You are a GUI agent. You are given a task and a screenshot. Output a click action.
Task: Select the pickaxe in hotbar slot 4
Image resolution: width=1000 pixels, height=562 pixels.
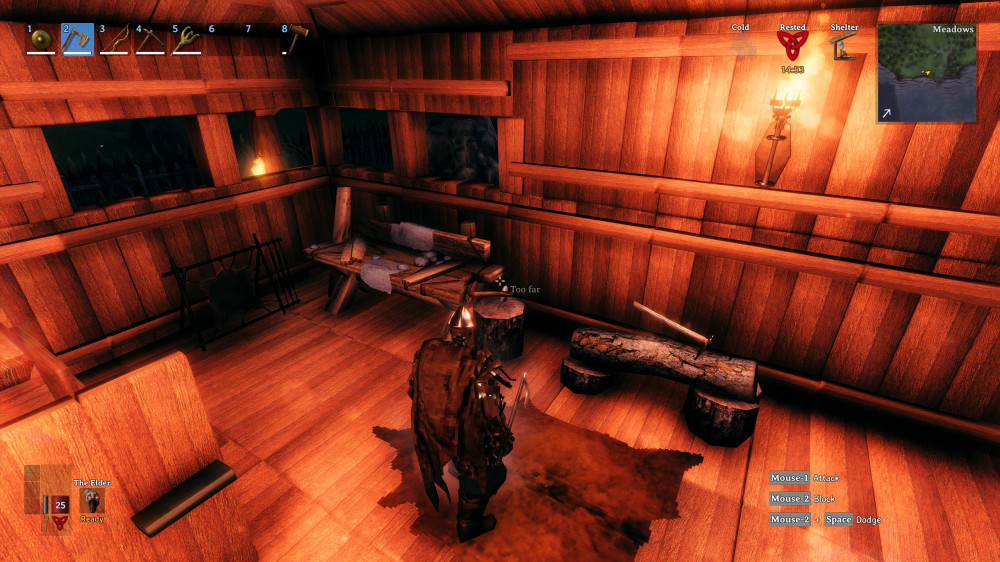(151, 39)
